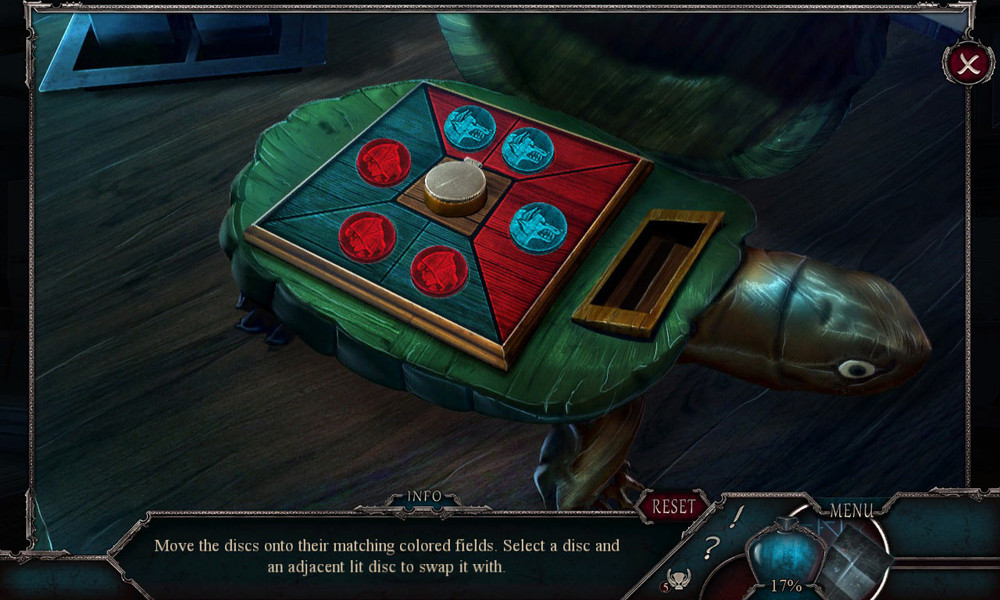The image size is (1000, 600).
Task: Open the game Menu
Action: click(x=851, y=510)
